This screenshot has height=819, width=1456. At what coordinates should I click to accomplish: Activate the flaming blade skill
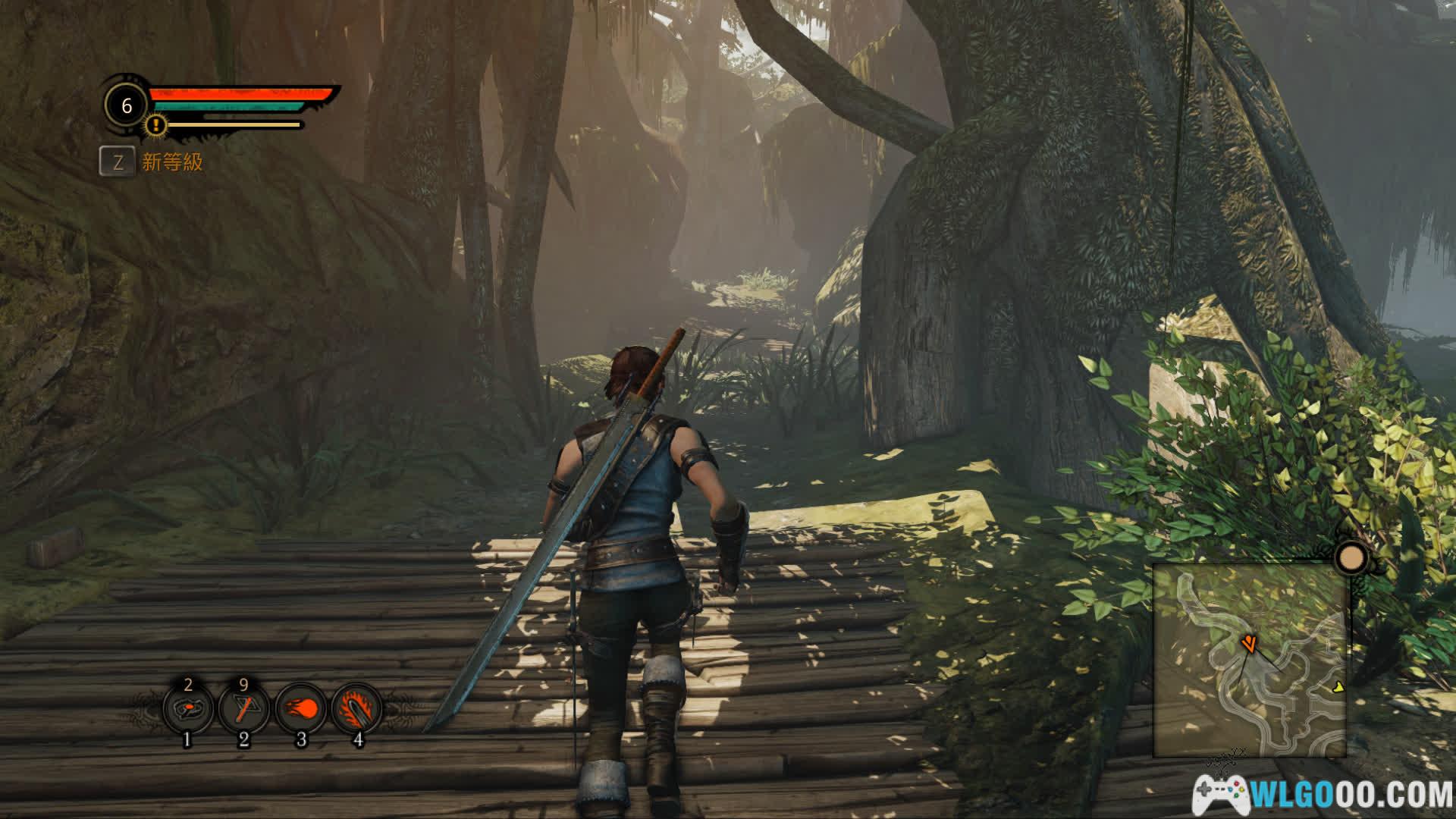tap(357, 710)
